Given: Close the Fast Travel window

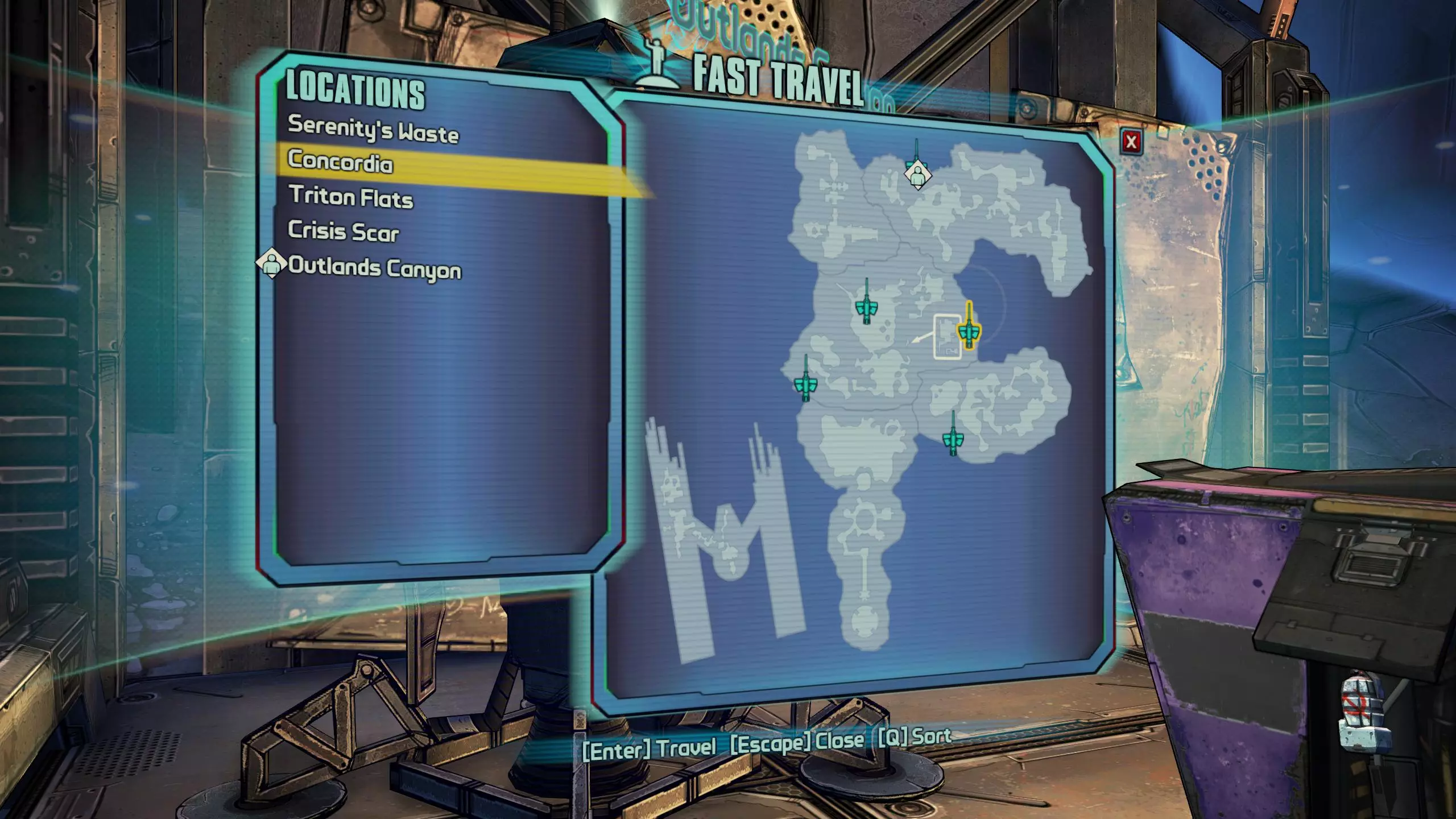Looking at the screenshot, I should (1131, 142).
